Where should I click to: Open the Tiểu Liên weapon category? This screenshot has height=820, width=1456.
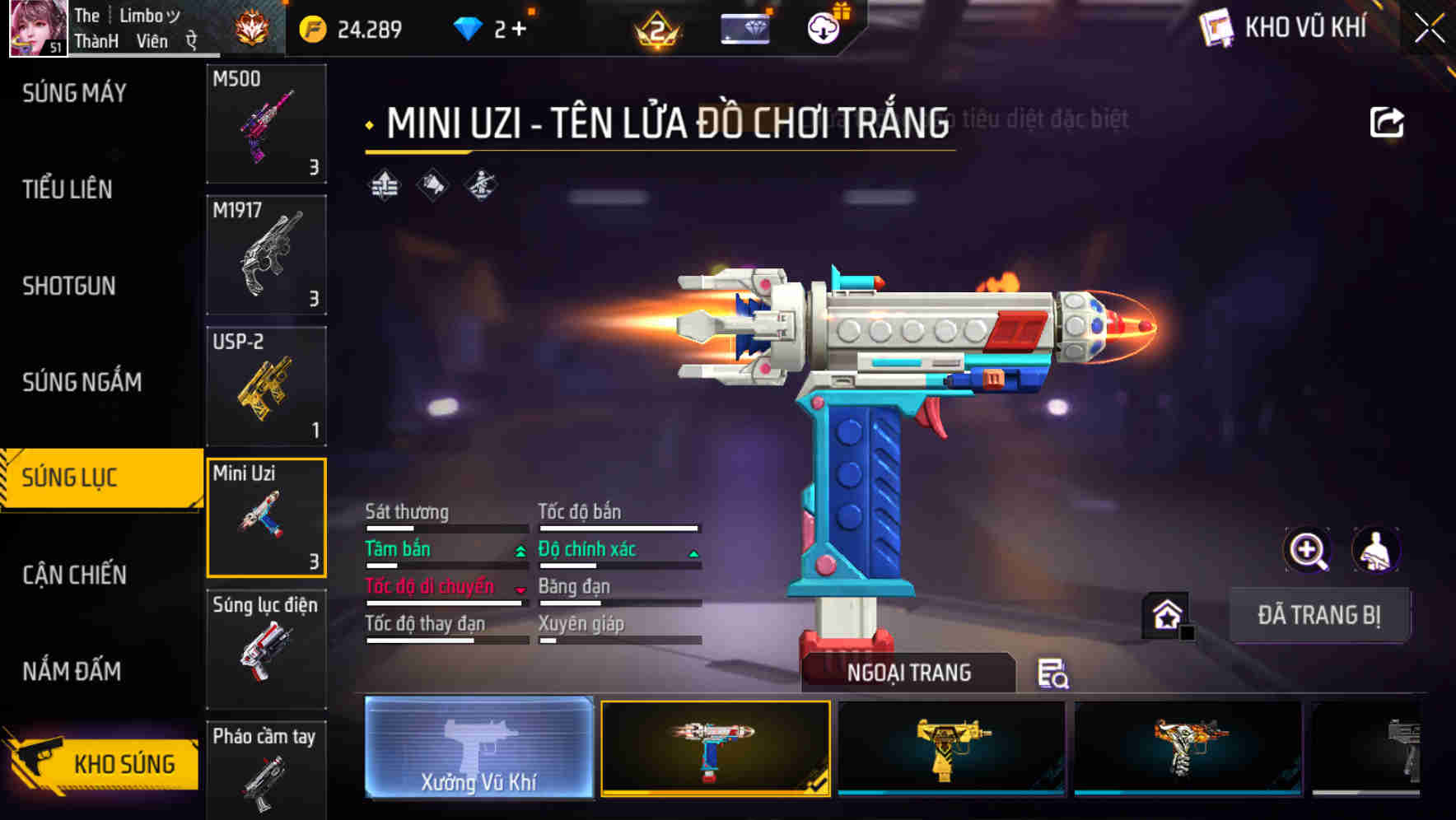pos(68,189)
